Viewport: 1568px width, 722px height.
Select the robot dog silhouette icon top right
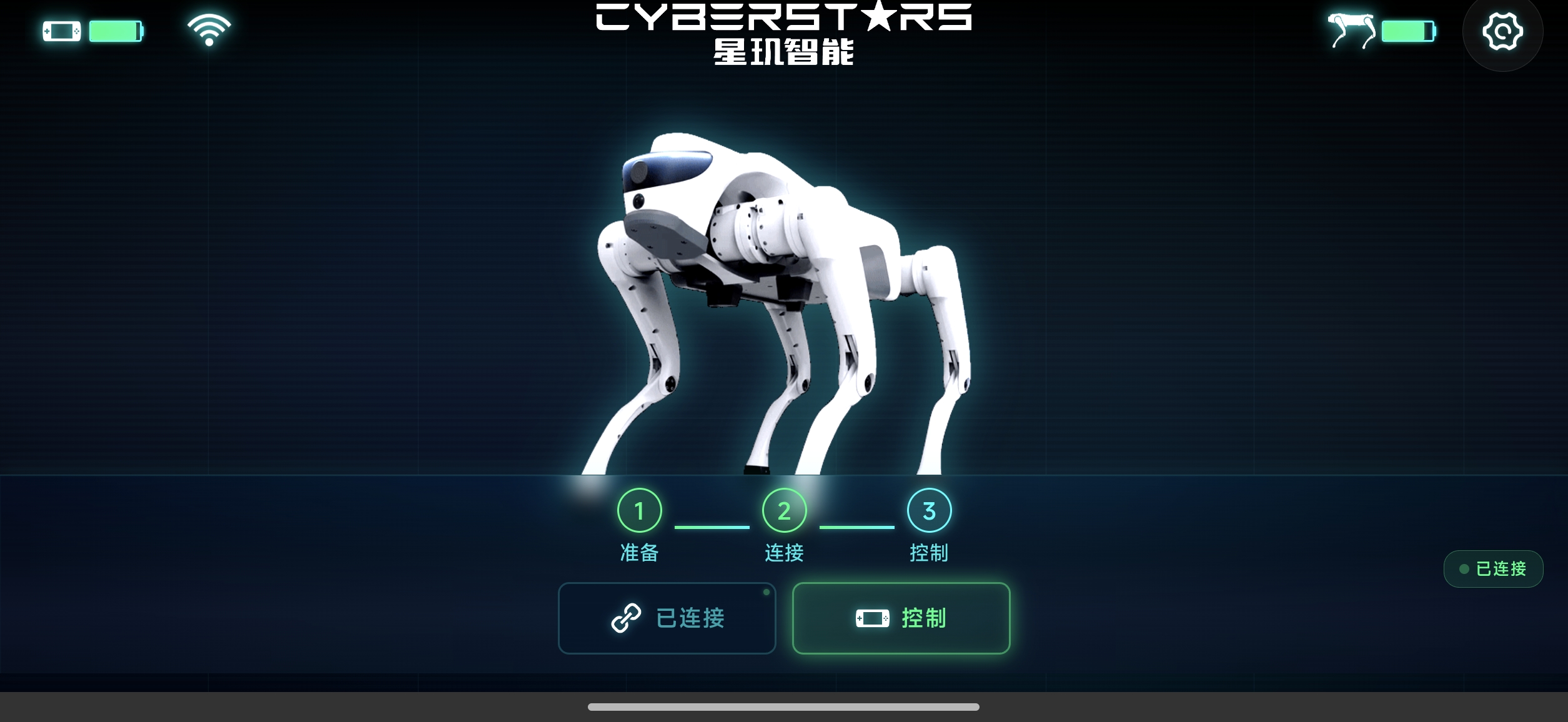(1352, 28)
